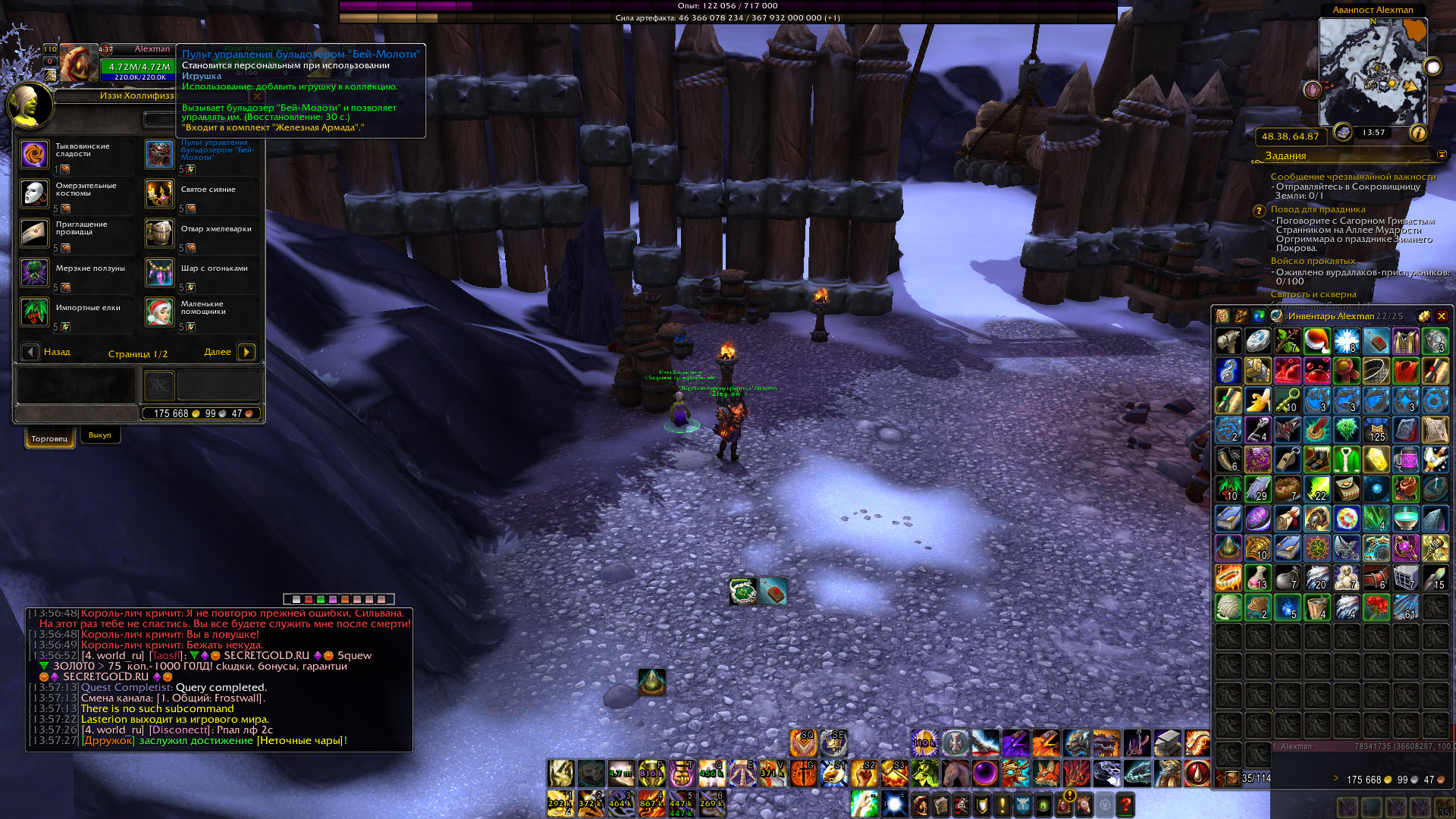Viewport: 1456px width, 819px height.
Task: Select the Омерзительные костюмы vendor item
Action: (x=35, y=194)
